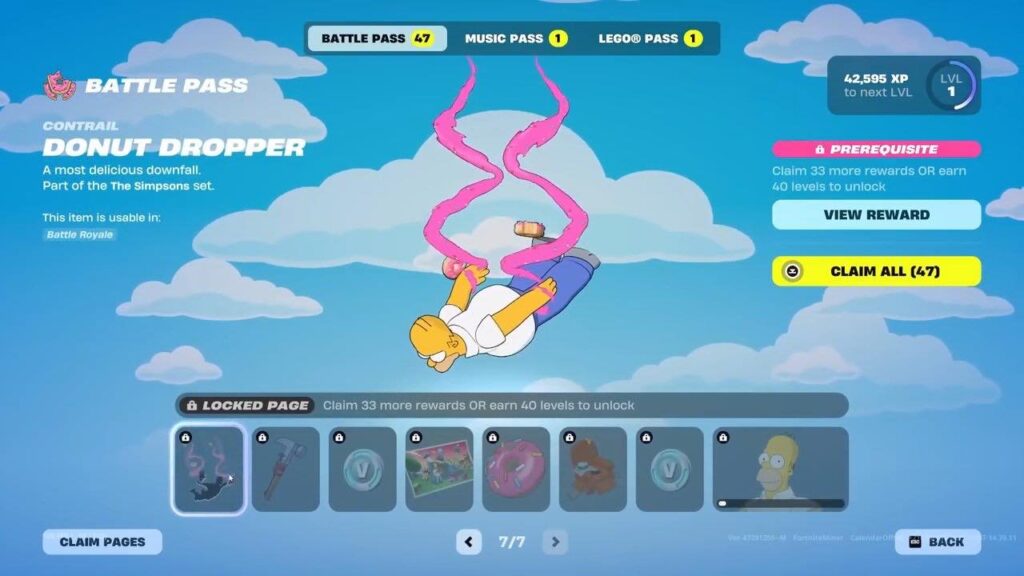This screenshot has height=576, width=1024.
Task: Select the Homer Simpson outfit reward
Action: [780, 469]
